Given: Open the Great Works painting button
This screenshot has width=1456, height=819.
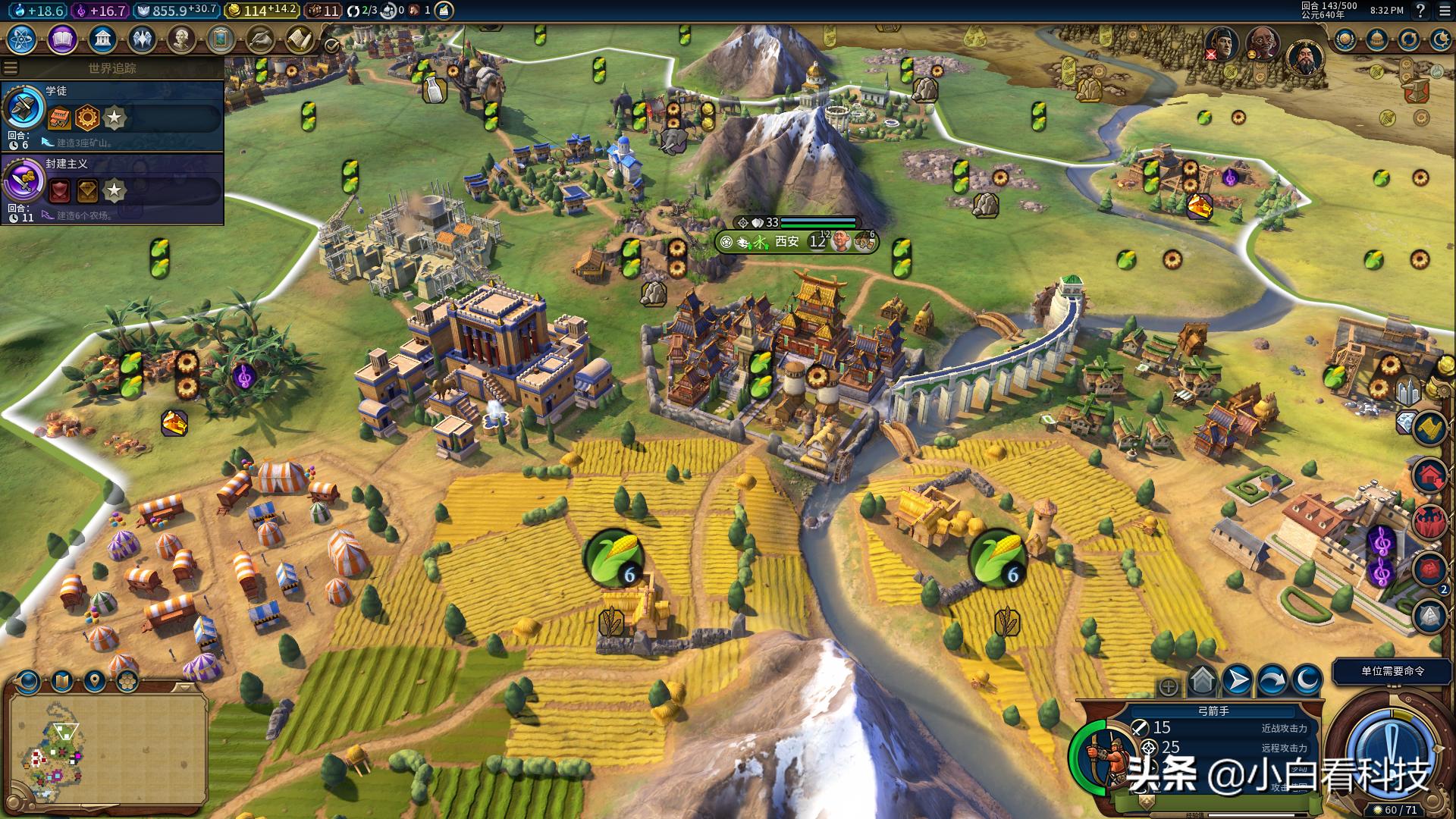Looking at the screenshot, I should [x=221, y=39].
